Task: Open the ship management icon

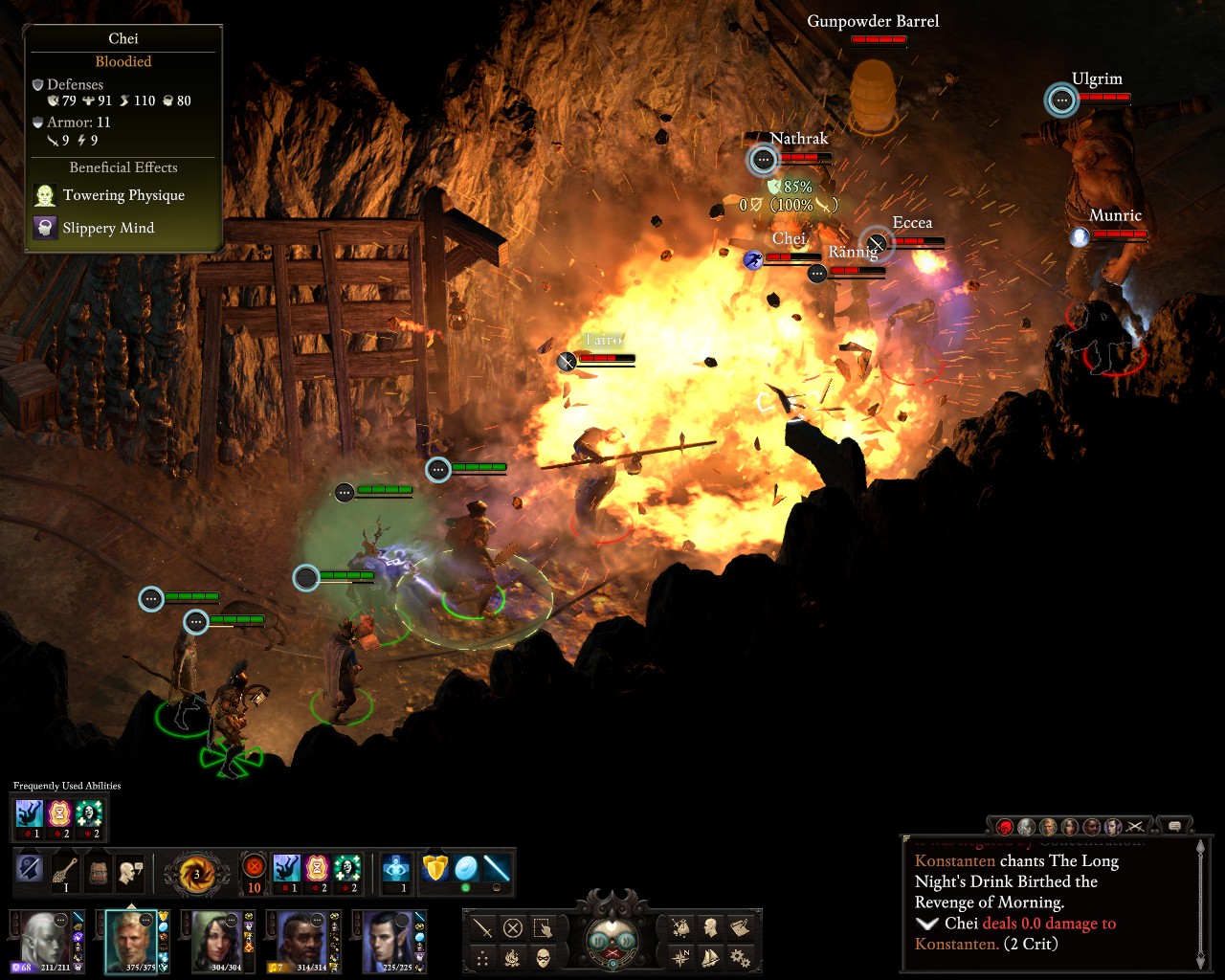Action: (x=711, y=956)
